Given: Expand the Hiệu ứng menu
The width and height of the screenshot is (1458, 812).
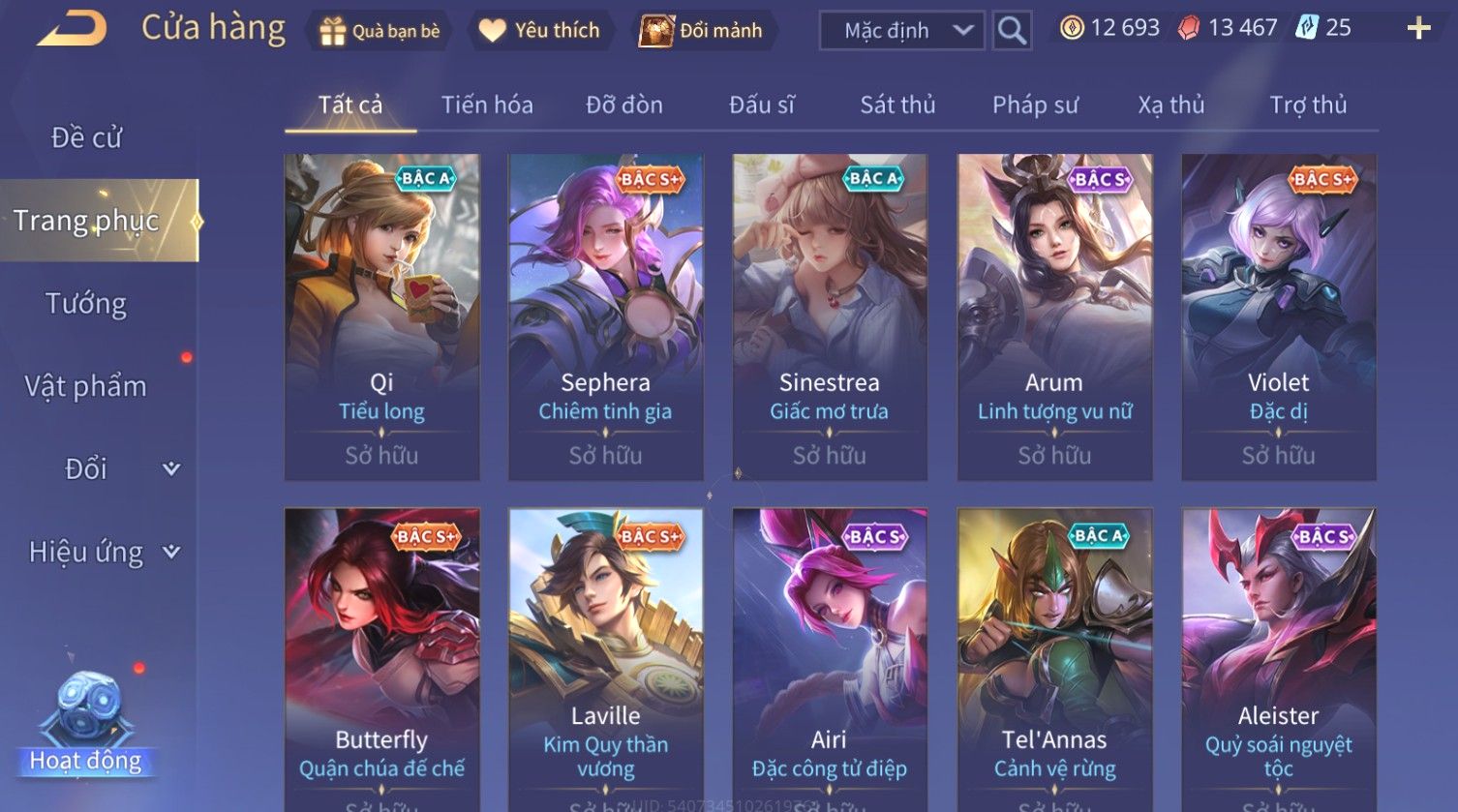Looking at the screenshot, I should click(102, 552).
